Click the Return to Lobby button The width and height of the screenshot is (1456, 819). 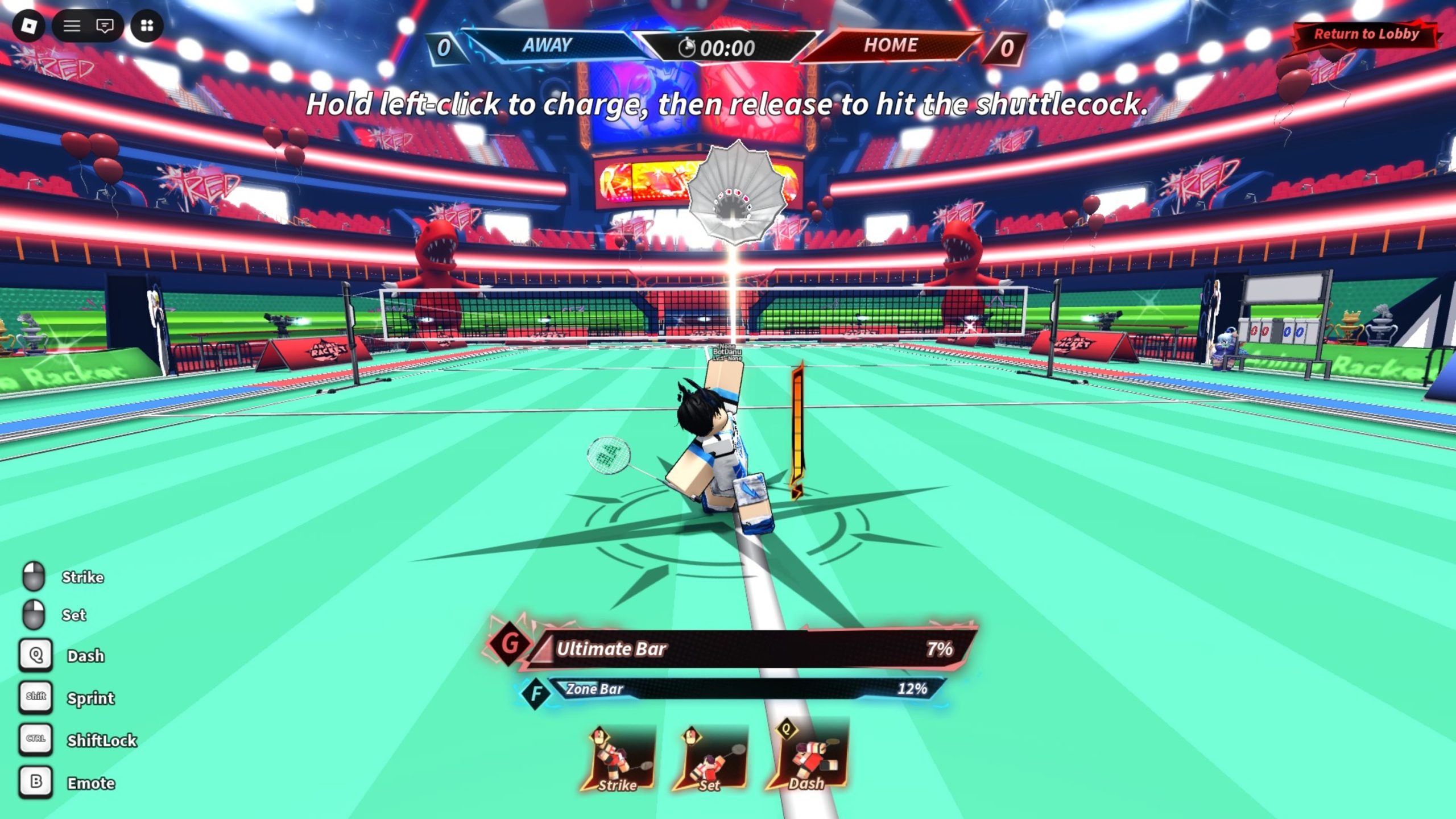pos(1366,34)
